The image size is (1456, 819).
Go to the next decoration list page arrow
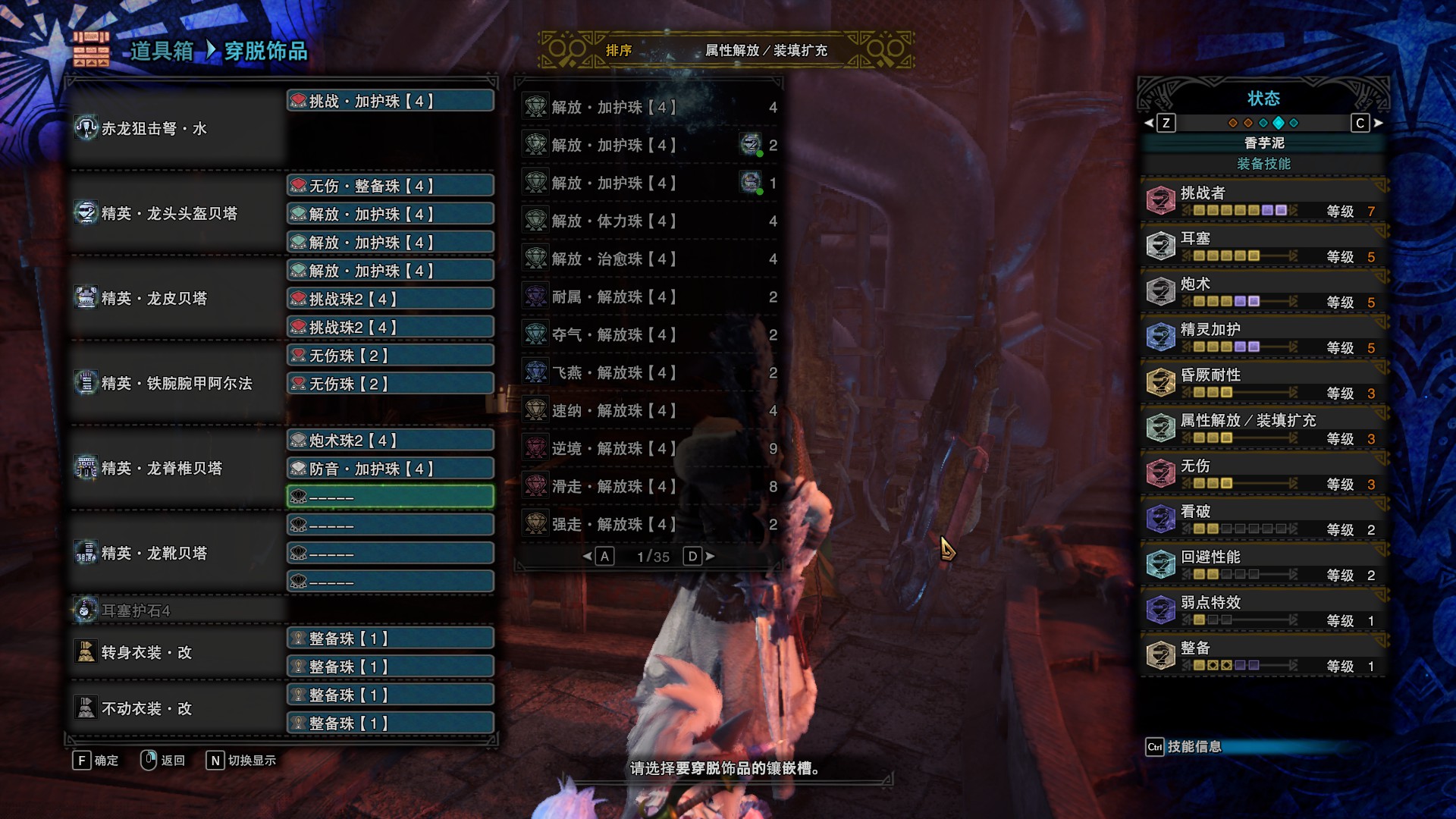click(x=711, y=557)
